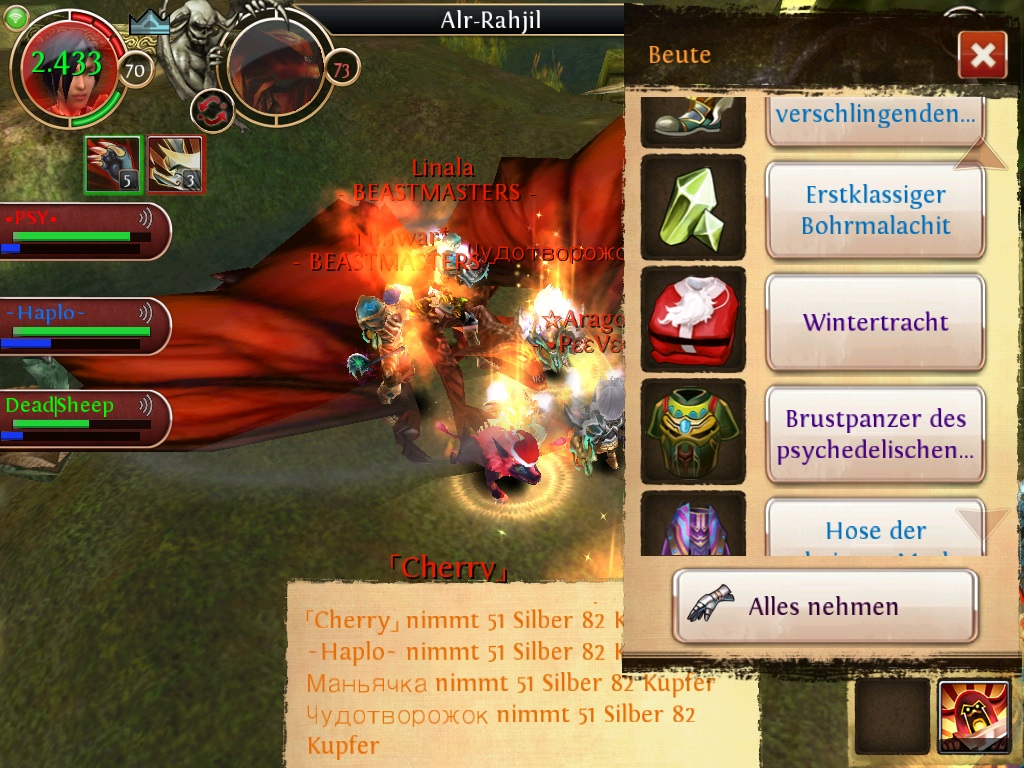Viewport: 1024px width, 768px height.
Task: Take all loot with Alles nehmen
Action: click(x=824, y=606)
